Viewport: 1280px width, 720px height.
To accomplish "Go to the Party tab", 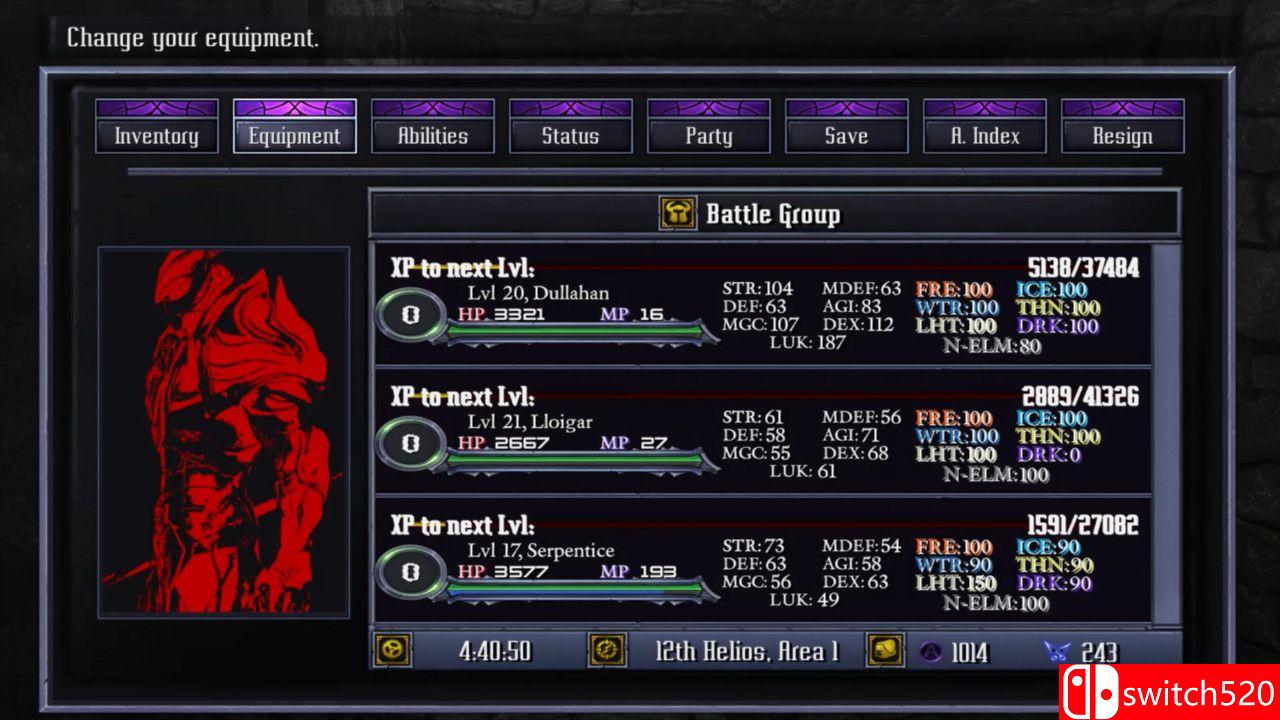I will pos(708,136).
